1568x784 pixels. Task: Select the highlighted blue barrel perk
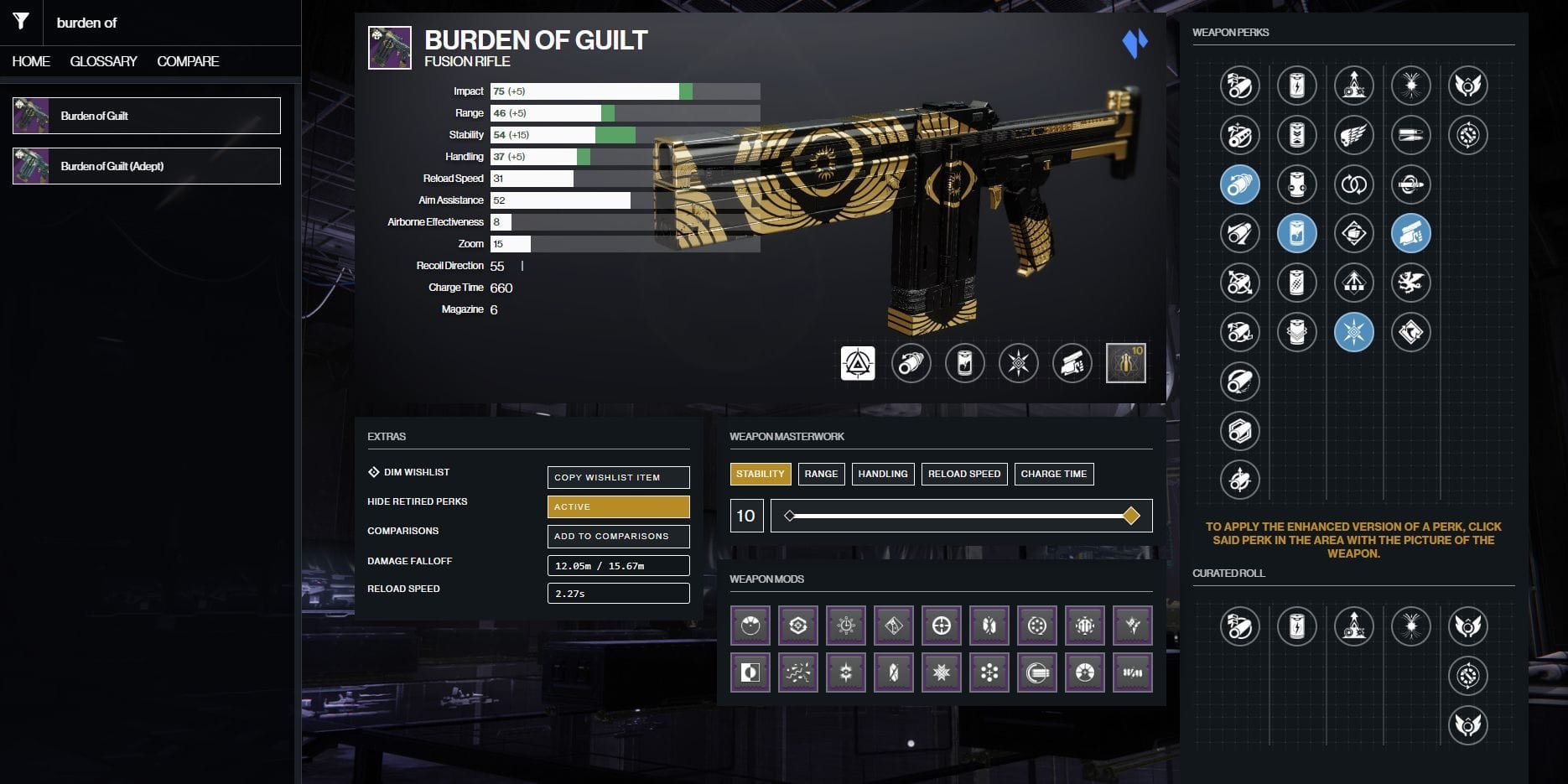click(1239, 184)
